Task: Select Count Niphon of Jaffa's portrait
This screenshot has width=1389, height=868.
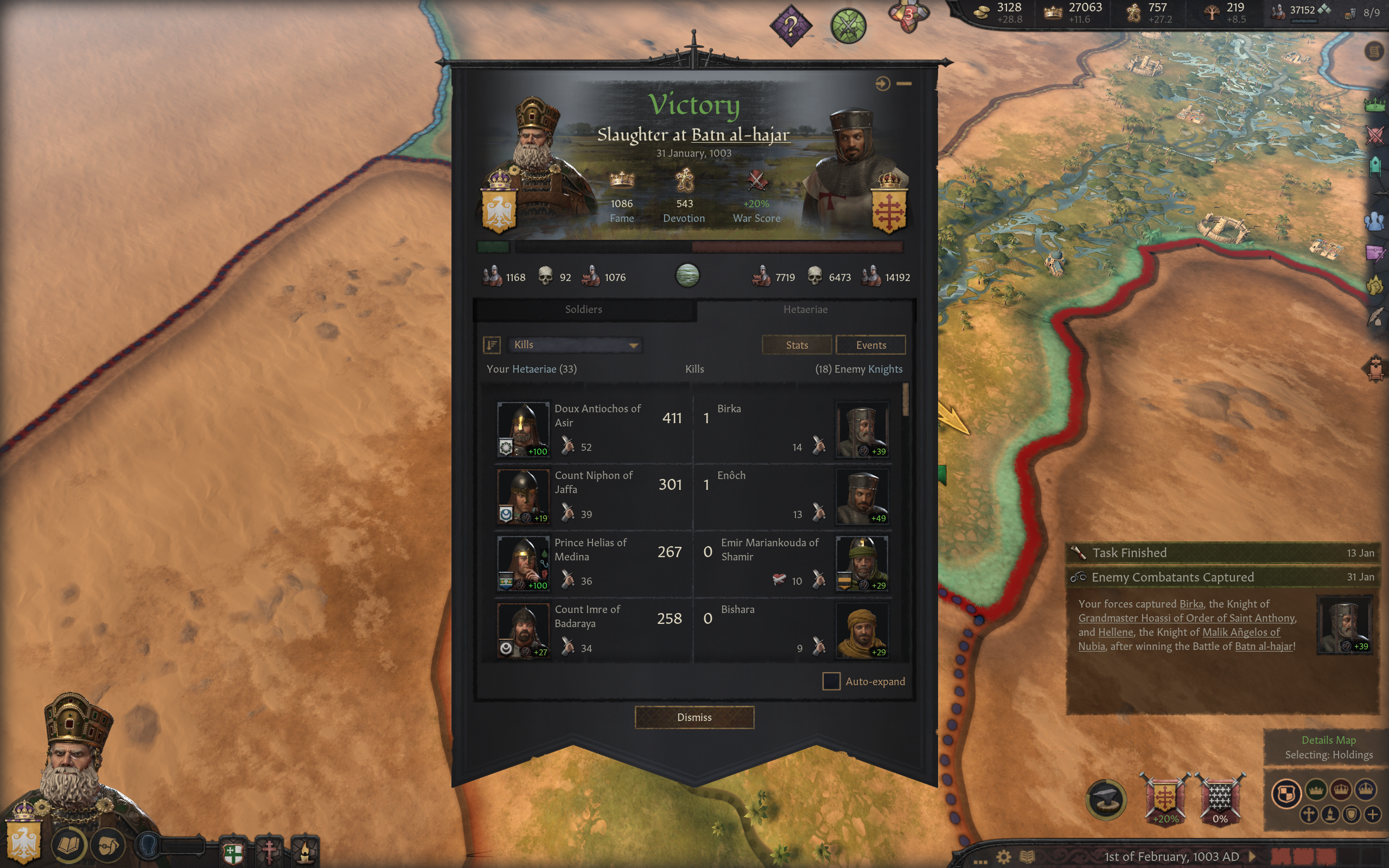Action: (x=523, y=496)
